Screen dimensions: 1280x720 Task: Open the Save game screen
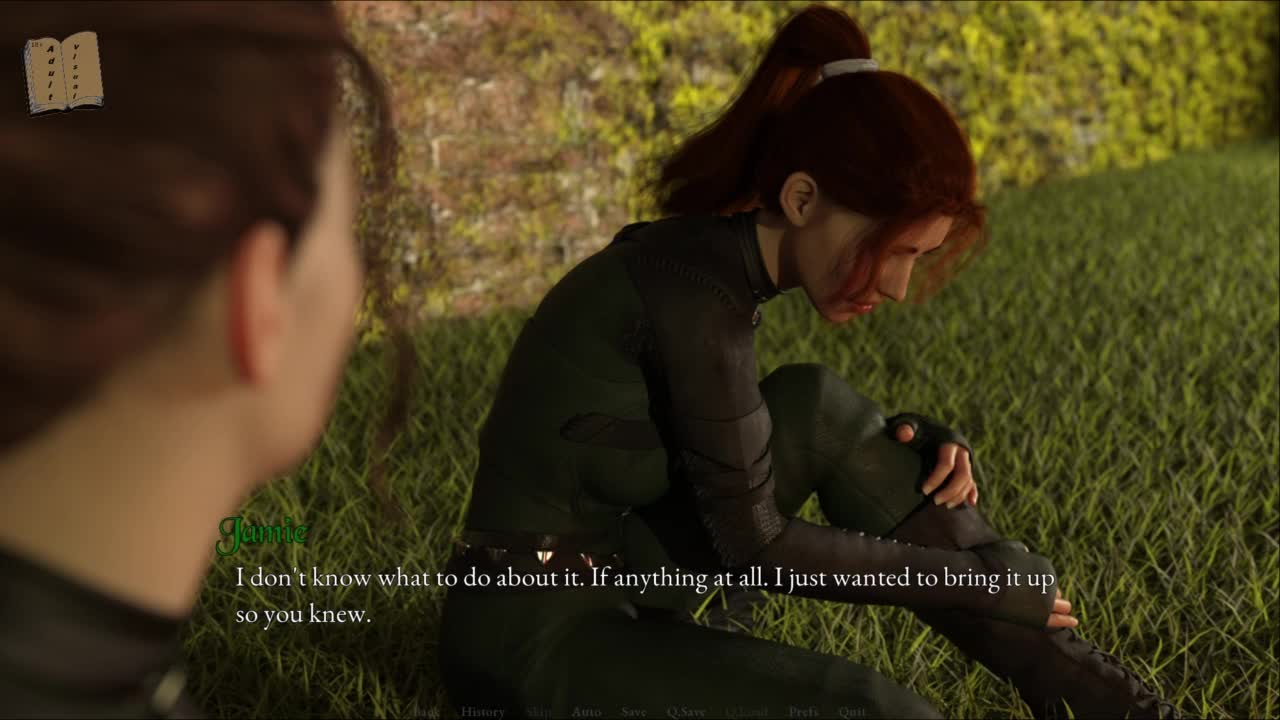(x=634, y=712)
